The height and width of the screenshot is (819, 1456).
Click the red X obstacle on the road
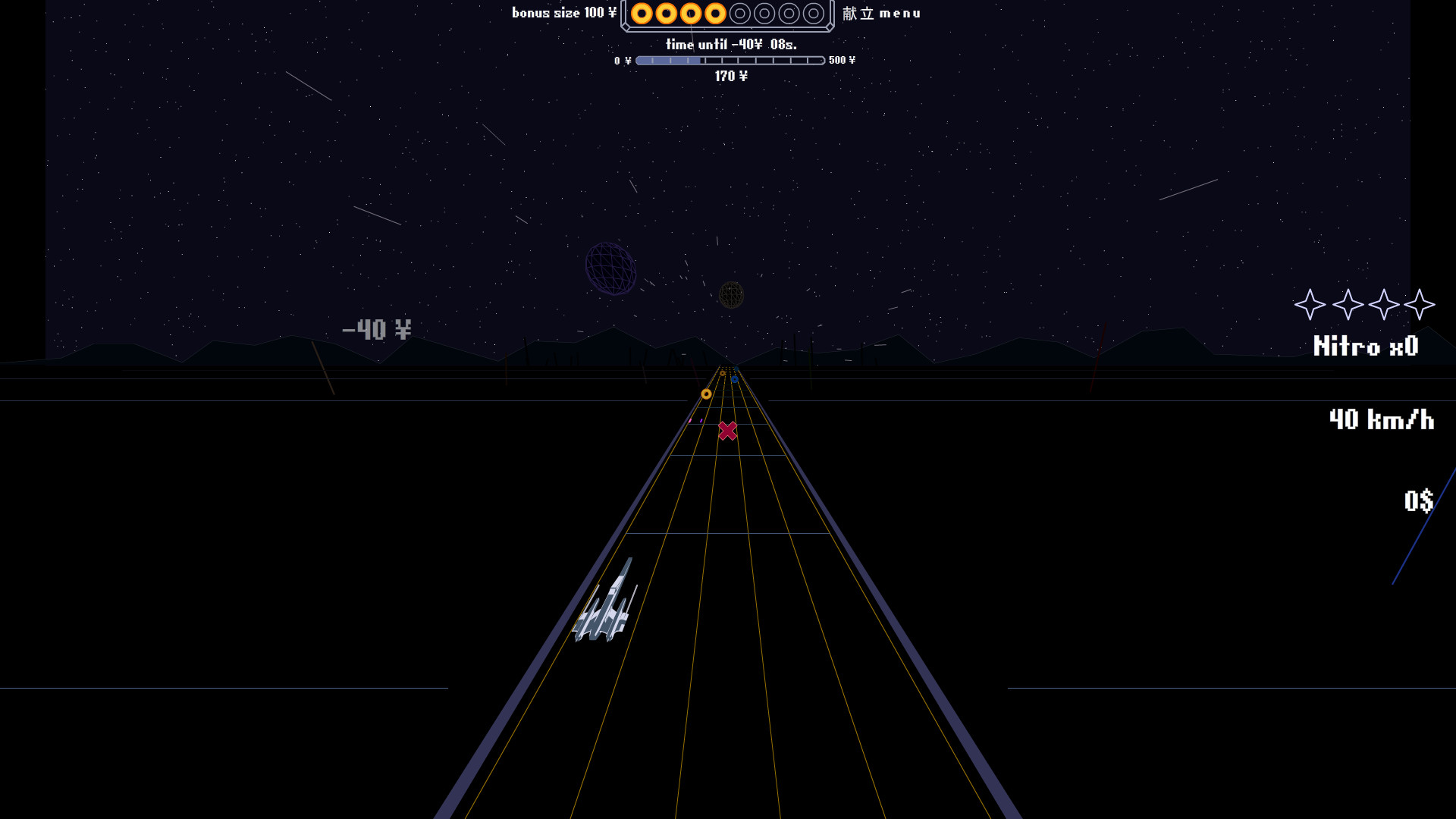tap(727, 430)
